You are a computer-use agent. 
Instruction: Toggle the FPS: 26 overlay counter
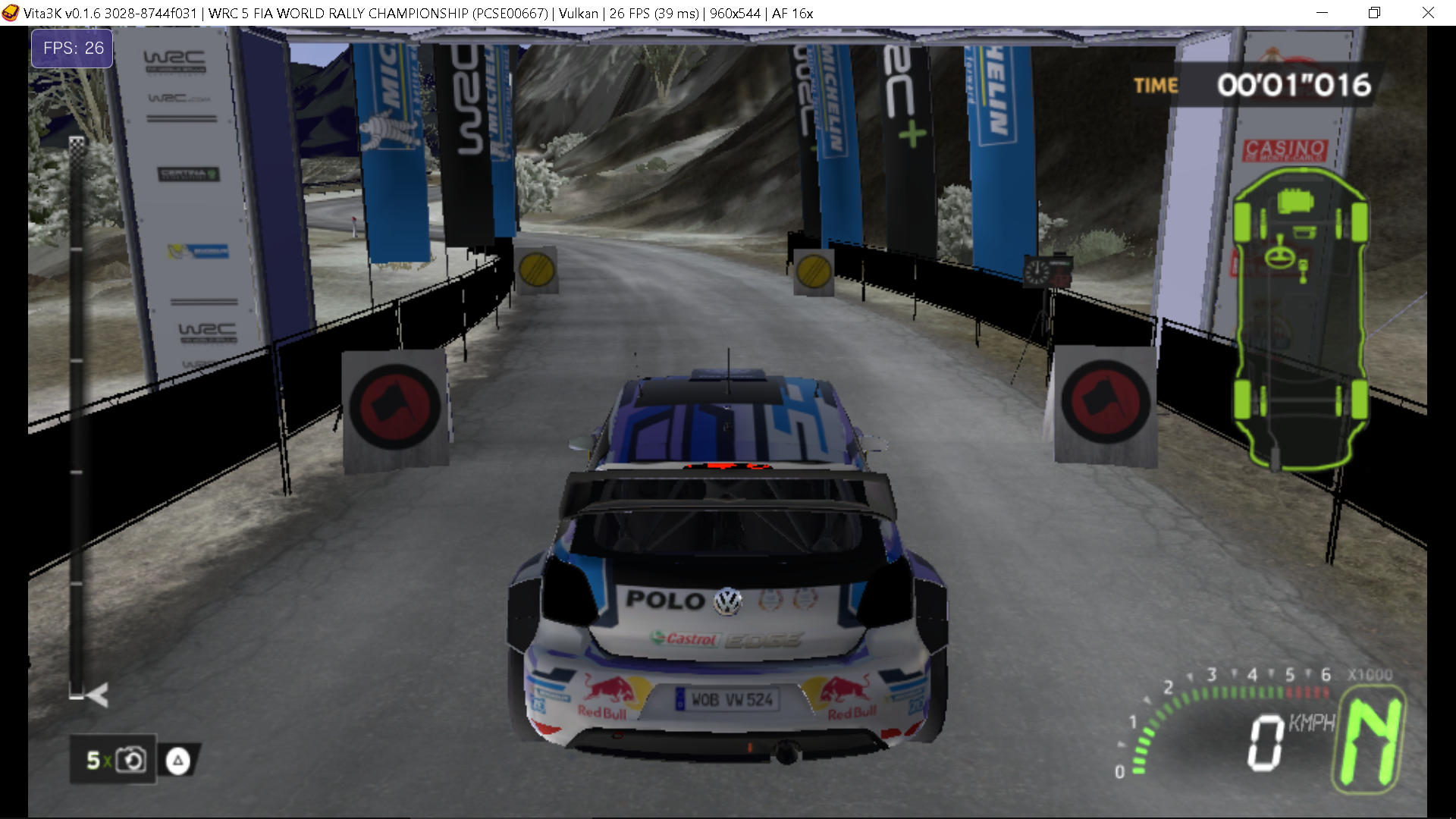tap(71, 48)
